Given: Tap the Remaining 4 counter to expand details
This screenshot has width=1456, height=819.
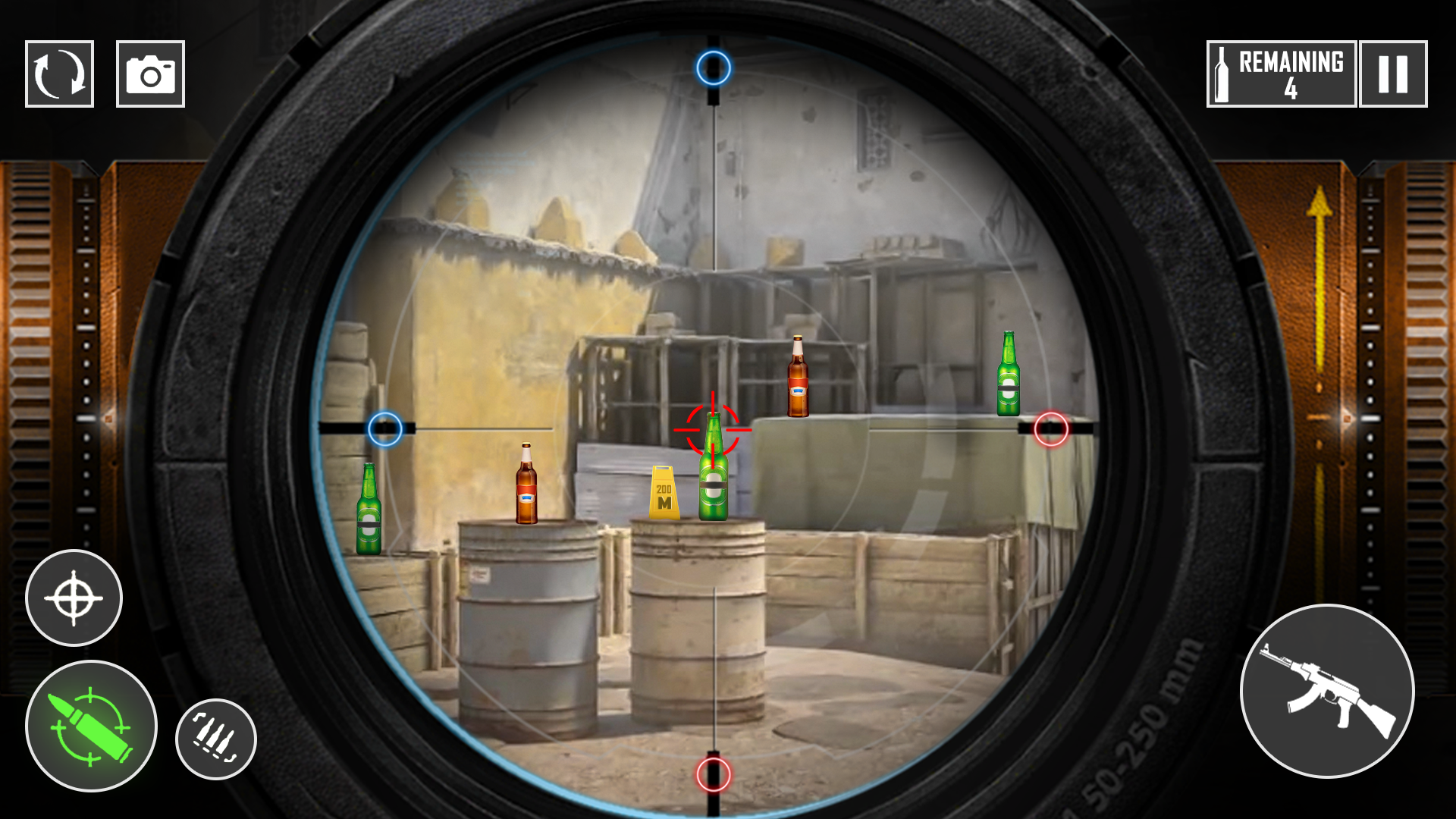Looking at the screenshot, I should [x=1279, y=73].
